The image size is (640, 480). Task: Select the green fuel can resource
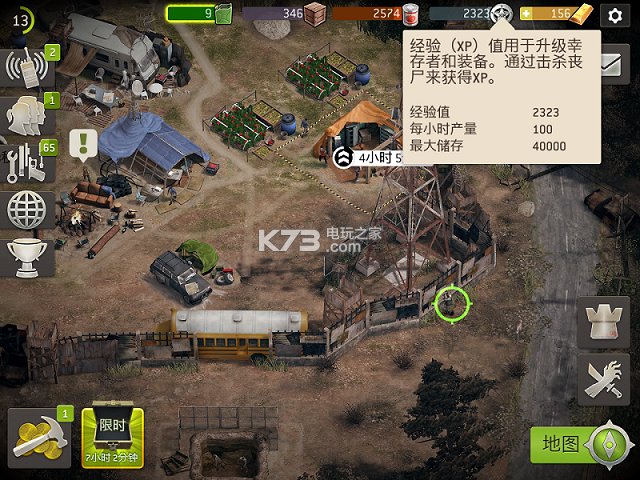[x=223, y=13]
